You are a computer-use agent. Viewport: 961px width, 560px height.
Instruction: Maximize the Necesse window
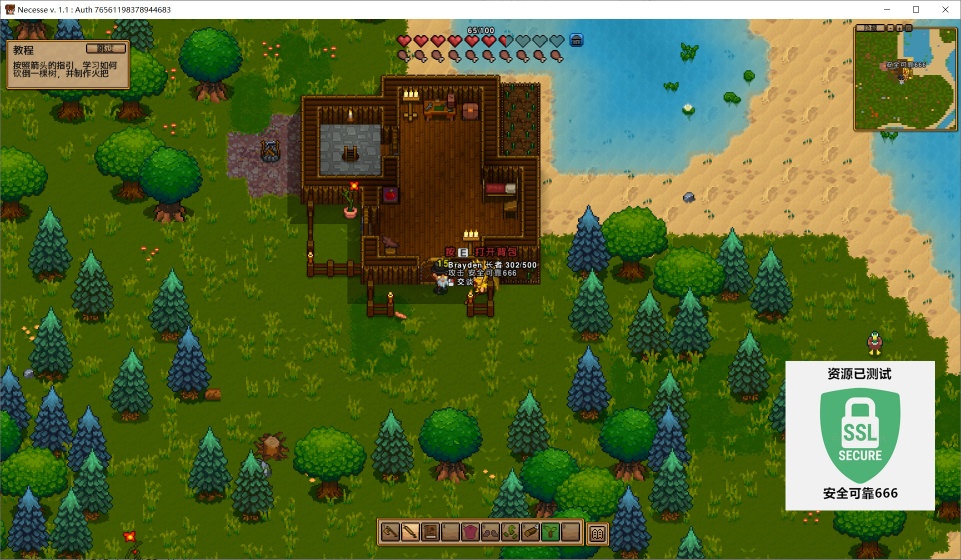point(915,9)
